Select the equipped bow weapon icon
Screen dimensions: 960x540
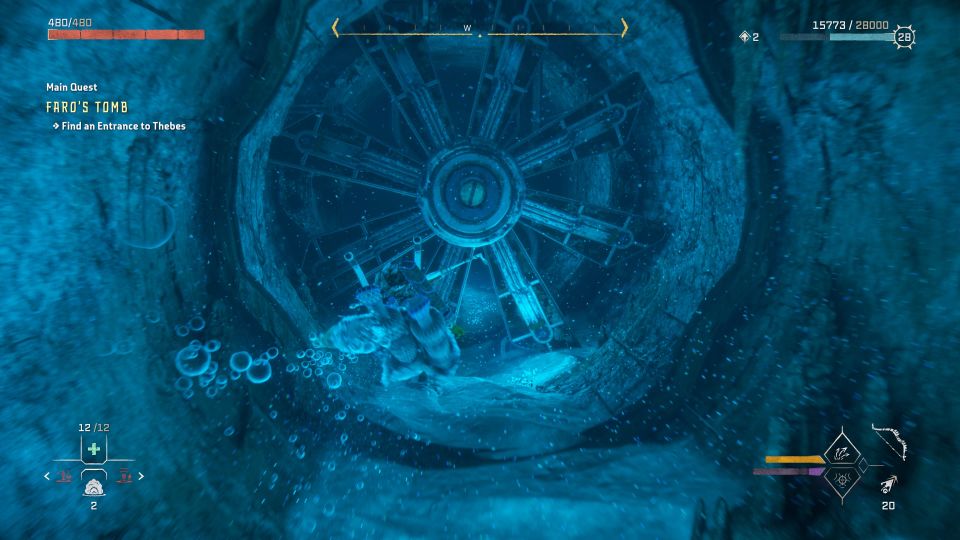[889, 443]
